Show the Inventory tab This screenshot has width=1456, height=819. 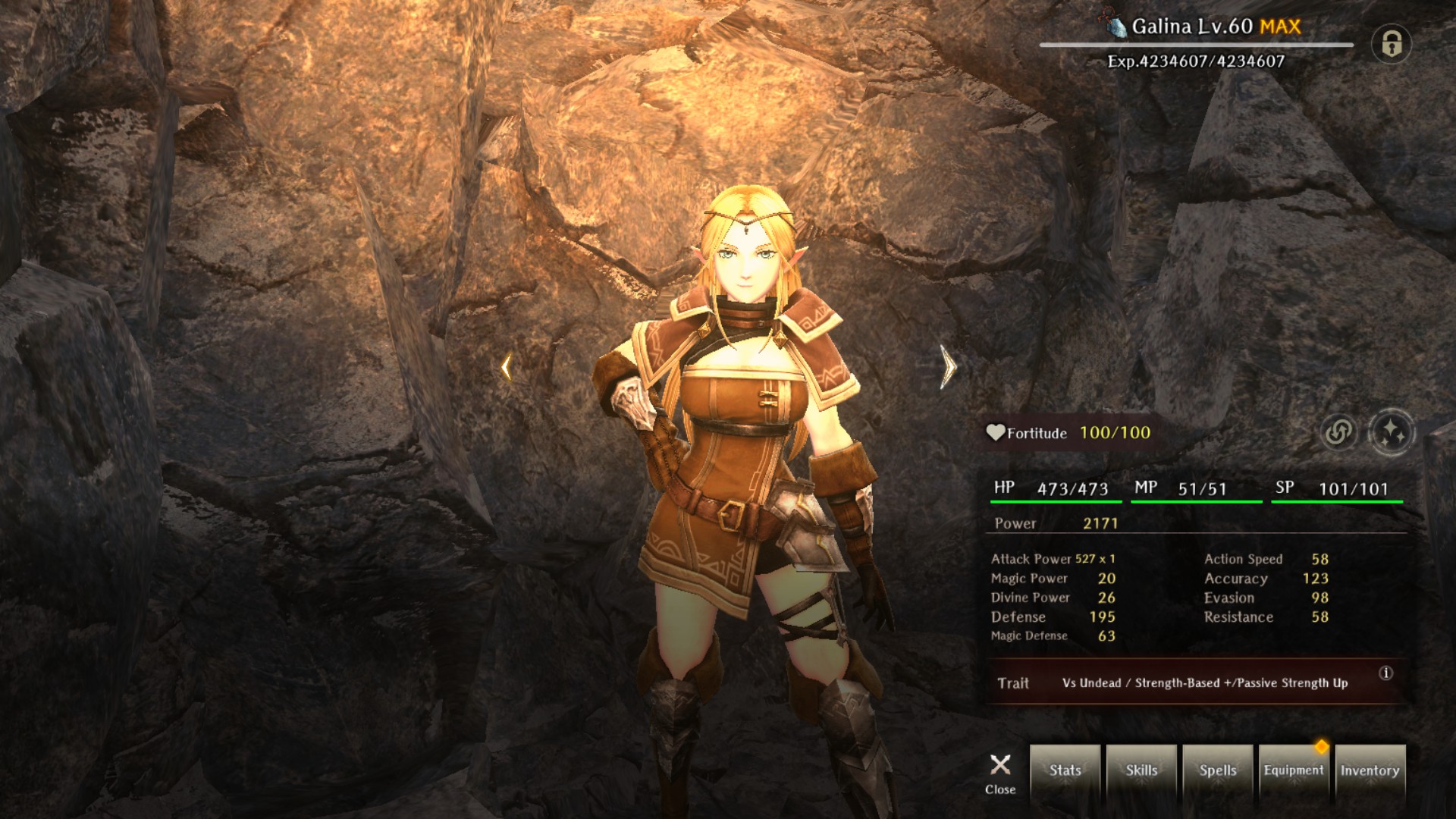point(1370,770)
